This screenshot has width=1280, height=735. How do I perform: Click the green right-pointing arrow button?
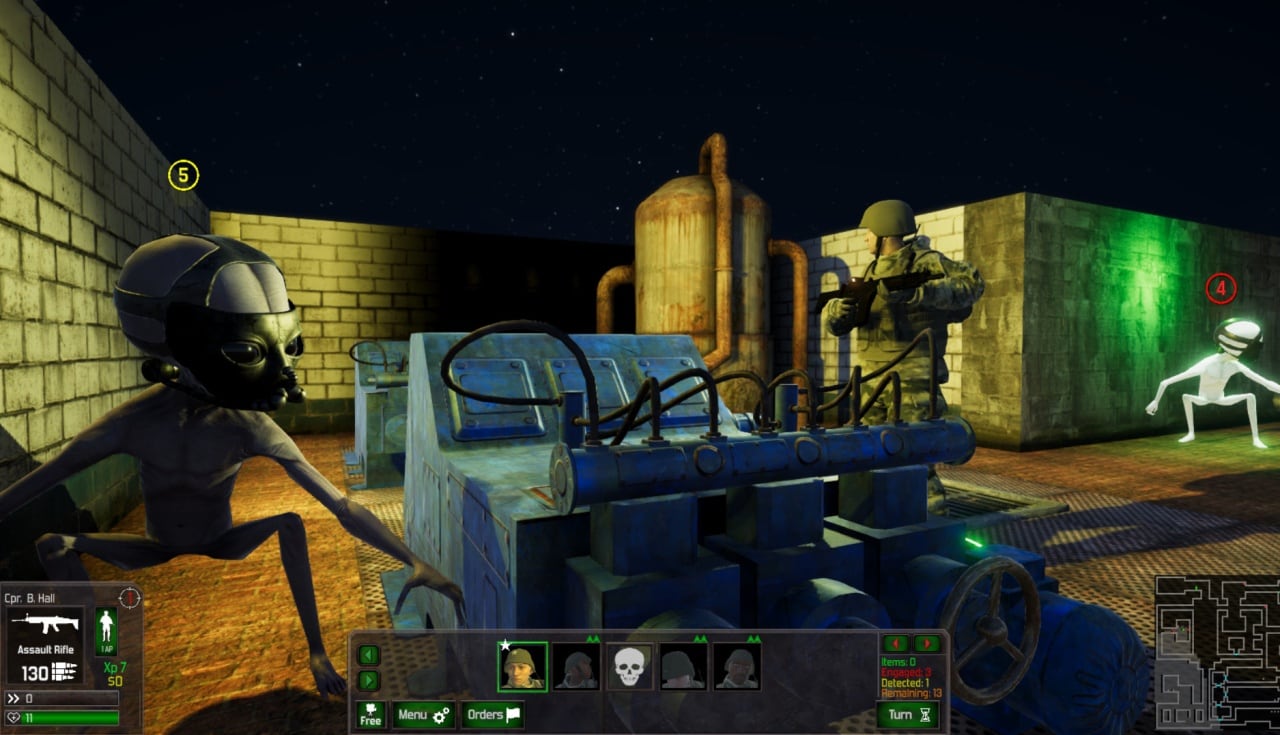pos(369,680)
